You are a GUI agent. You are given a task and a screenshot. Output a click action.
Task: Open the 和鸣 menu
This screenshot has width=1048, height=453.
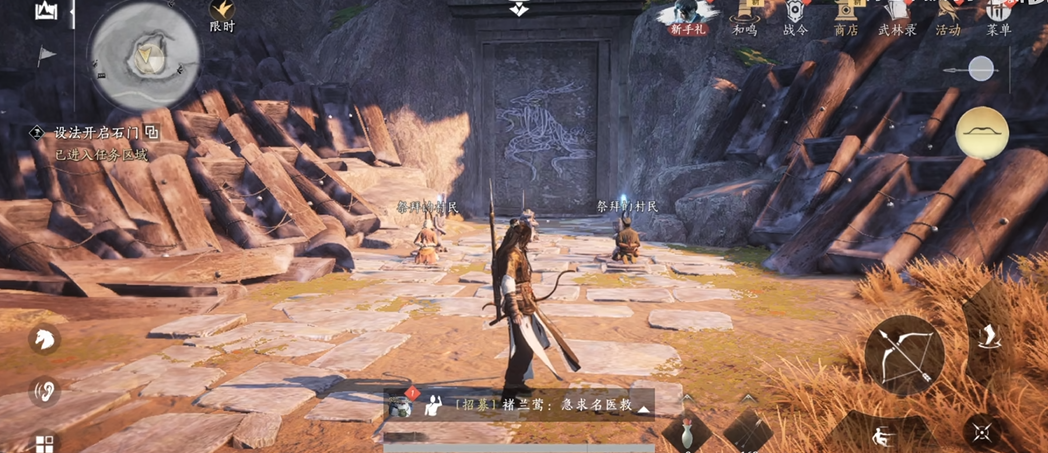point(745,16)
